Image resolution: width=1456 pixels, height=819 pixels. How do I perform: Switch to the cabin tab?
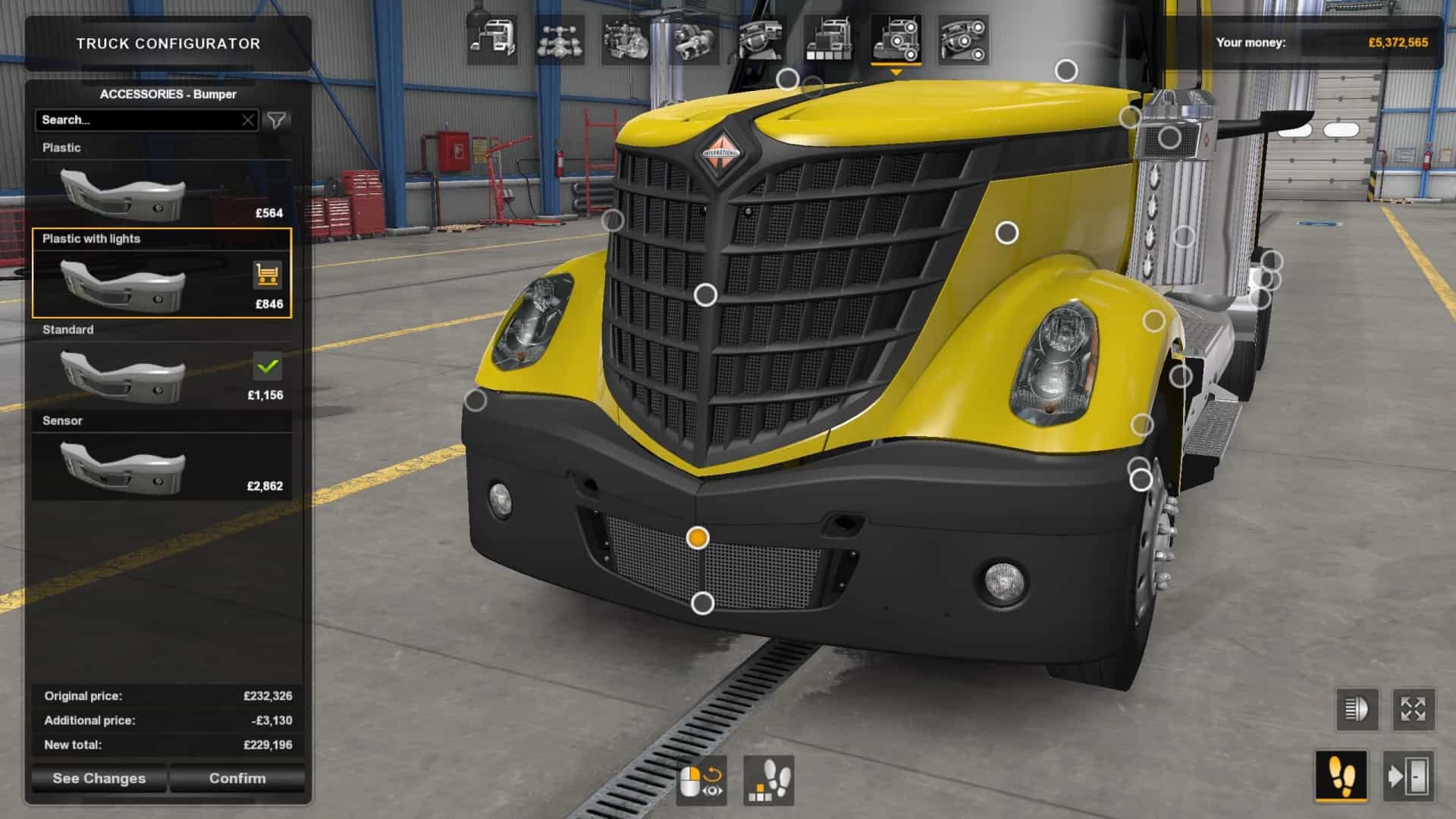point(492,39)
